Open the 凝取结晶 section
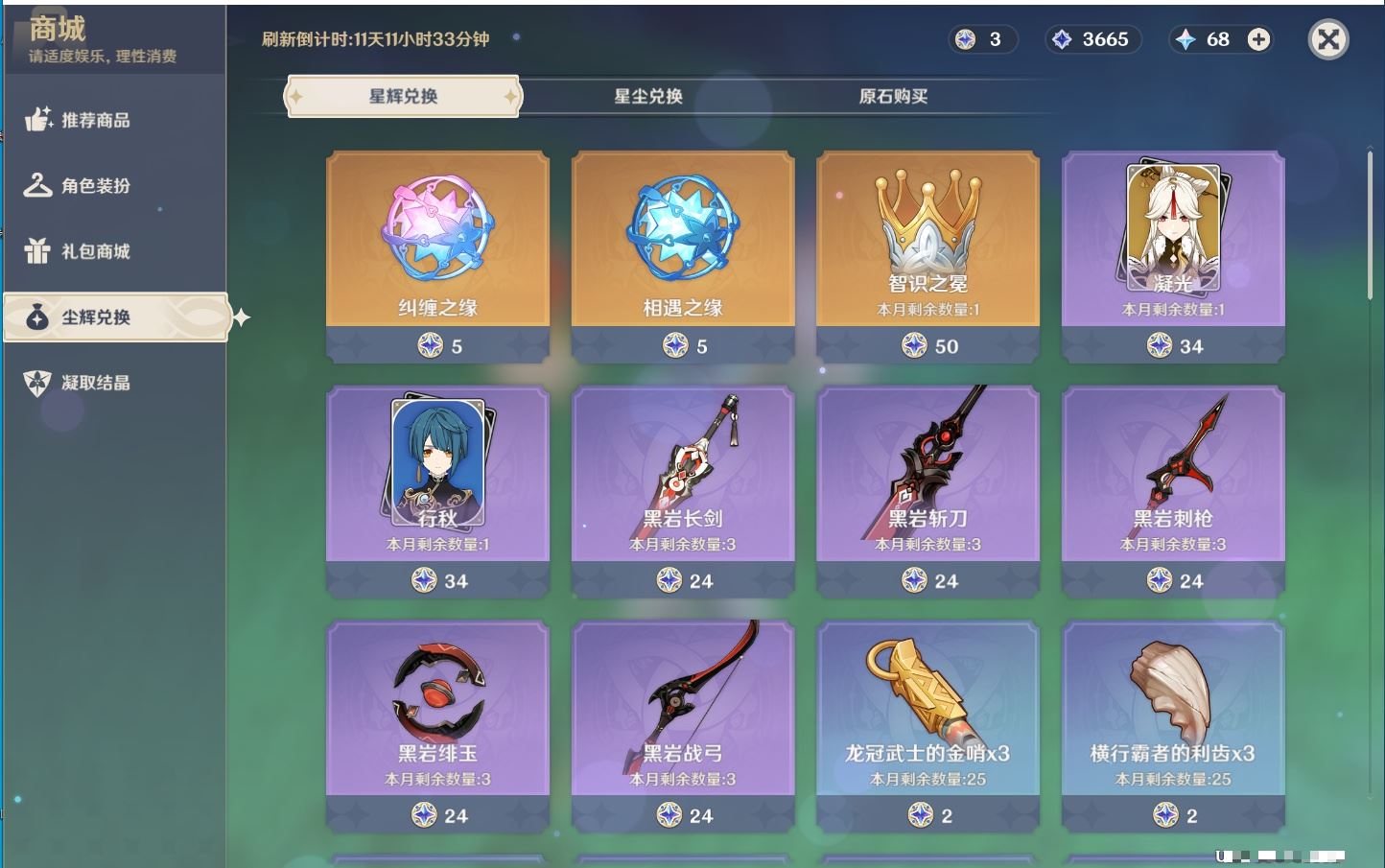This screenshot has height=868, width=1385. coord(96,383)
